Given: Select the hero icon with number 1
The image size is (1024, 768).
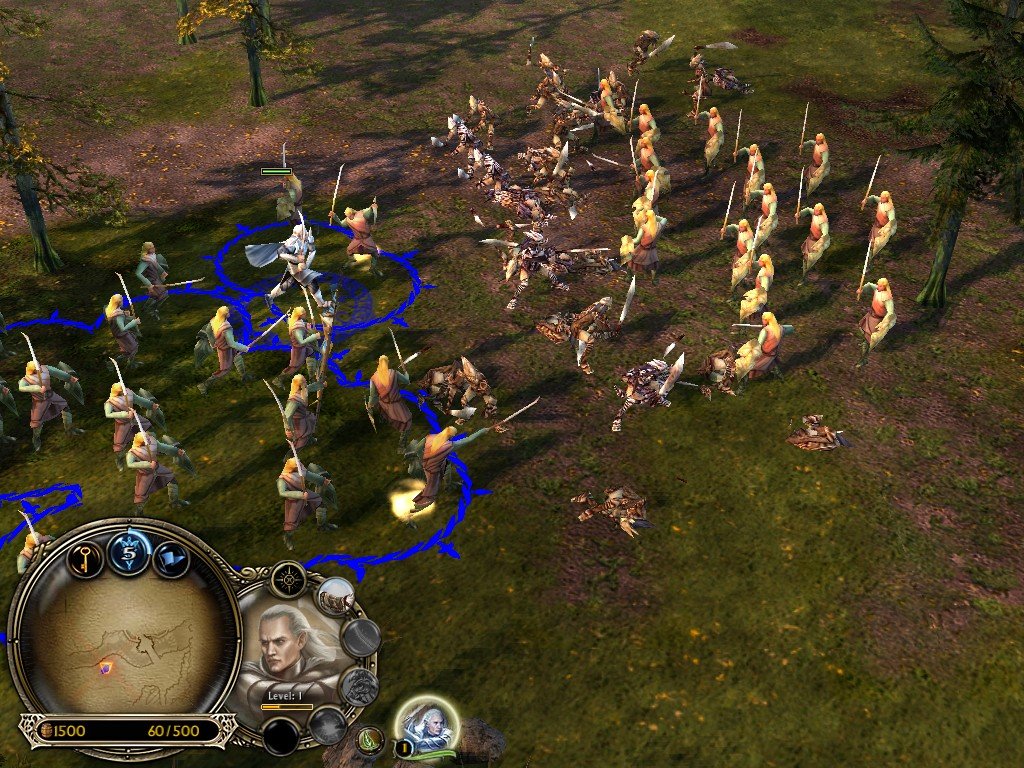Looking at the screenshot, I should [x=428, y=726].
